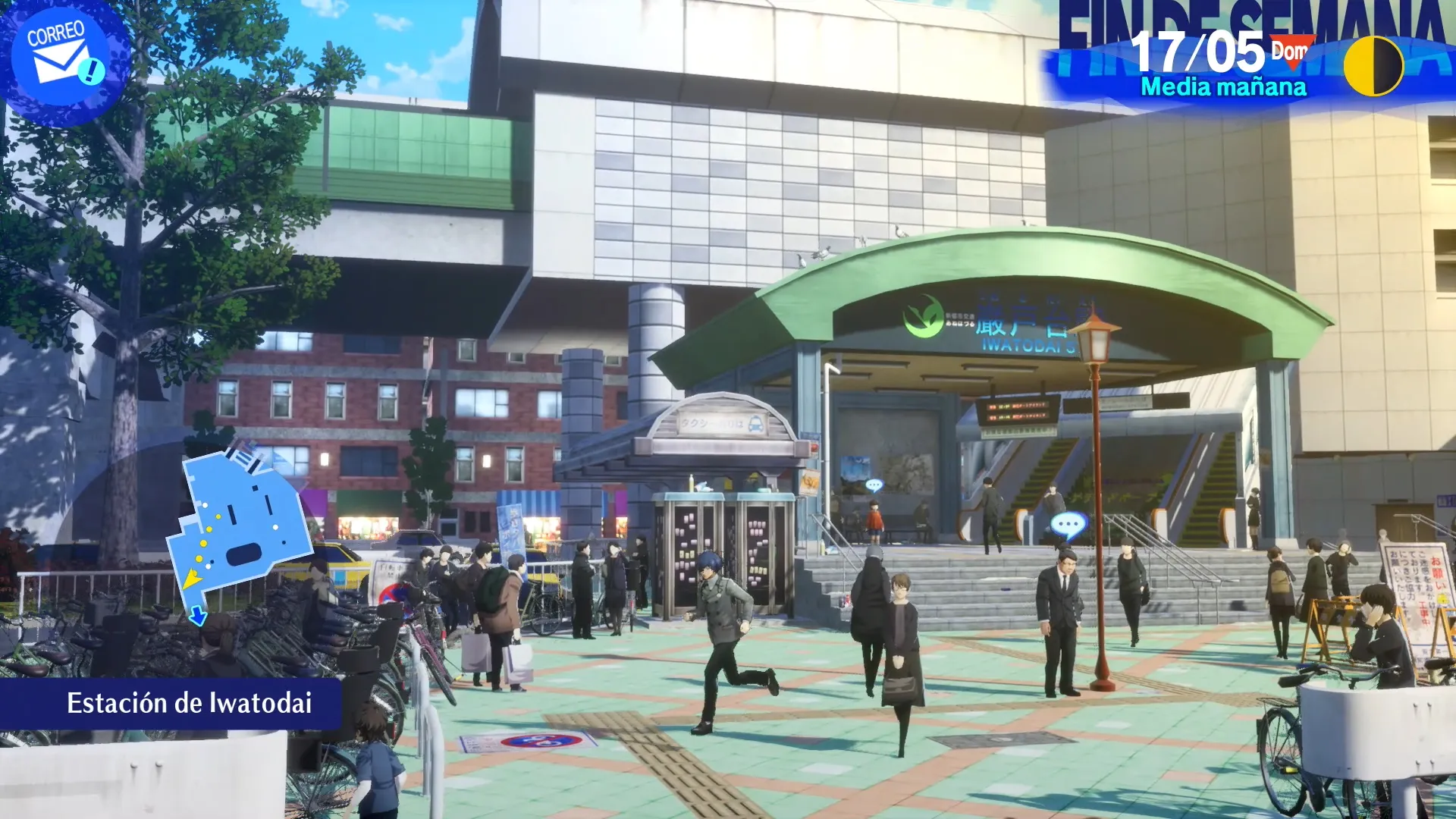The width and height of the screenshot is (1456, 819).
Task: Select the blue arrow exit marker on minimap
Action: (197, 616)
